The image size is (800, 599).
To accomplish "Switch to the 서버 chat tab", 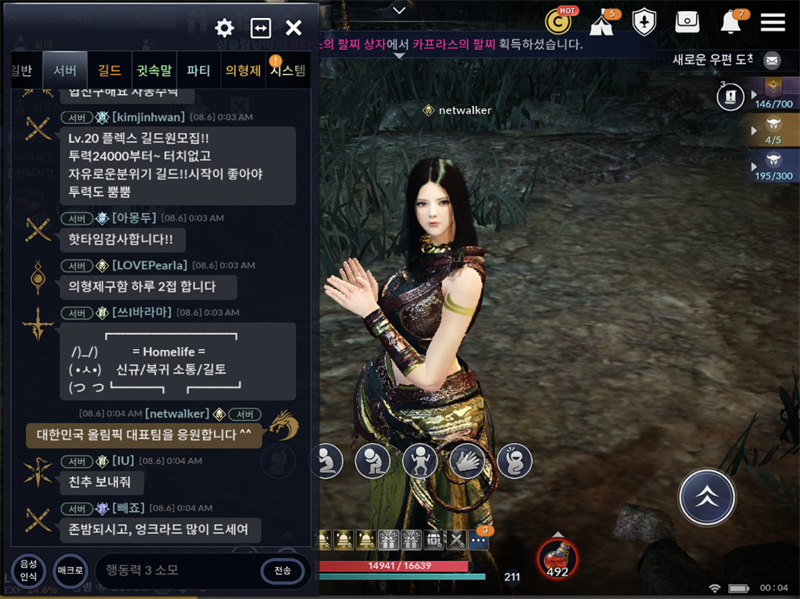I will pos(66,70).
